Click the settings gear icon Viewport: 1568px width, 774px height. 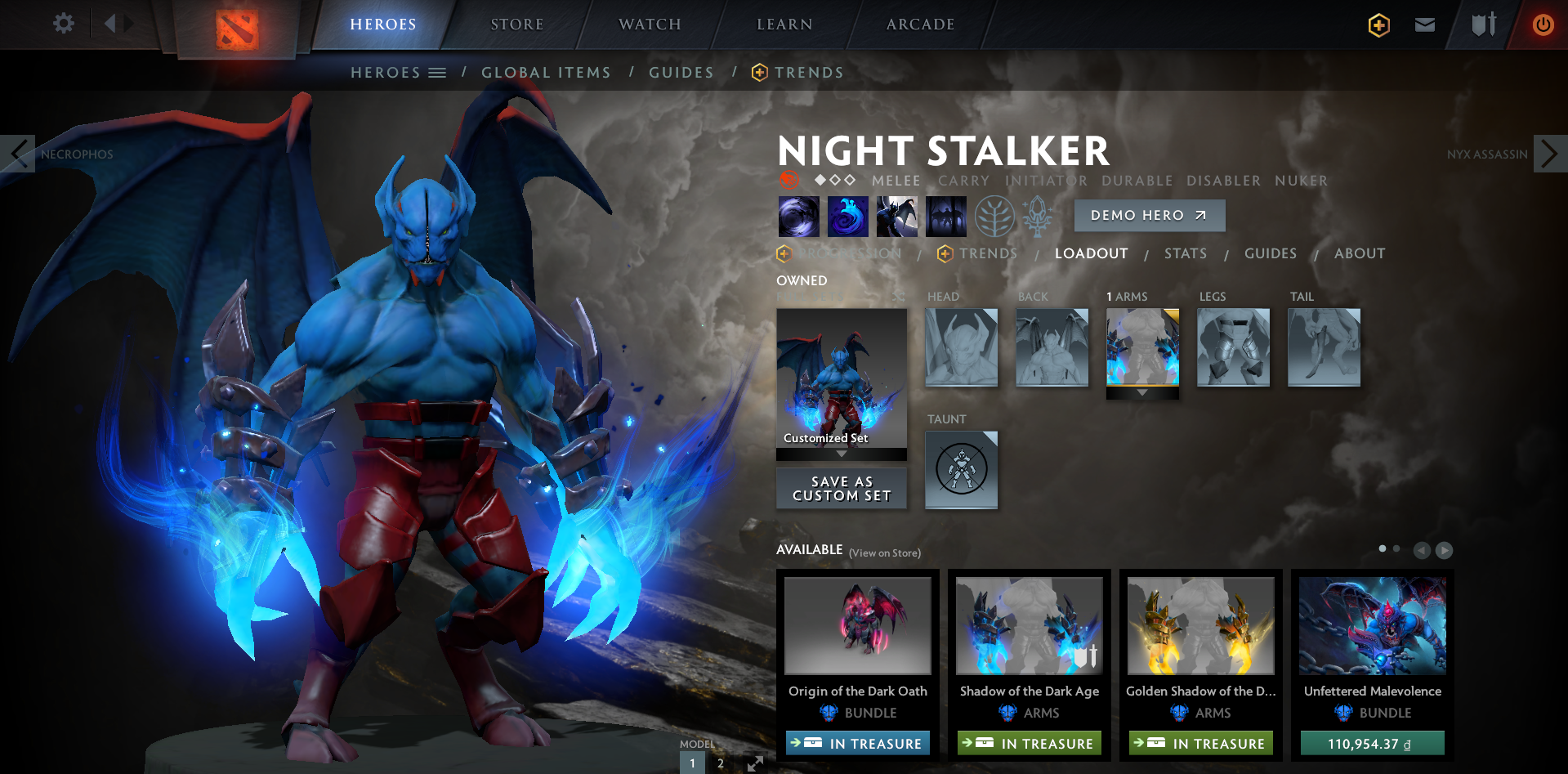[x=63, y=24]
